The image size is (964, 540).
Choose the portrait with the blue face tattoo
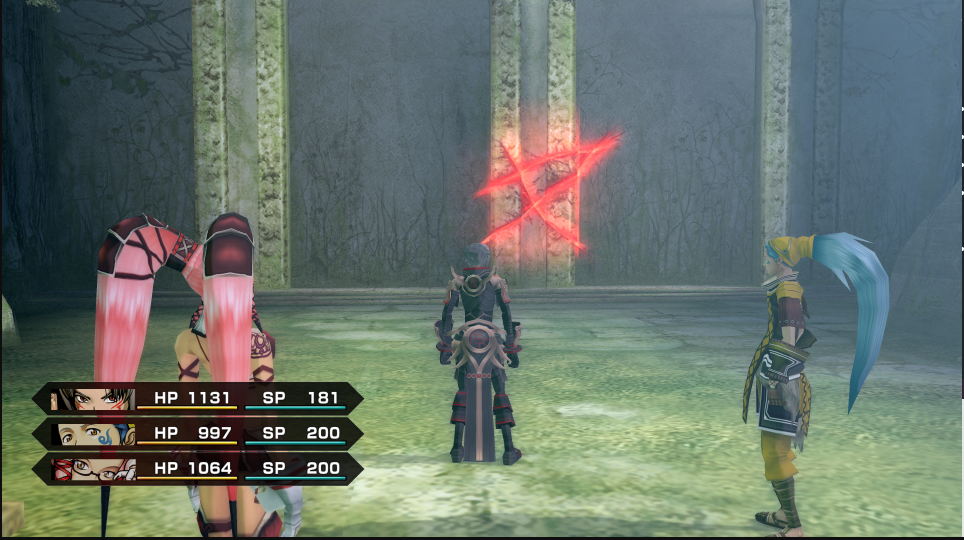tap(93, 434)
